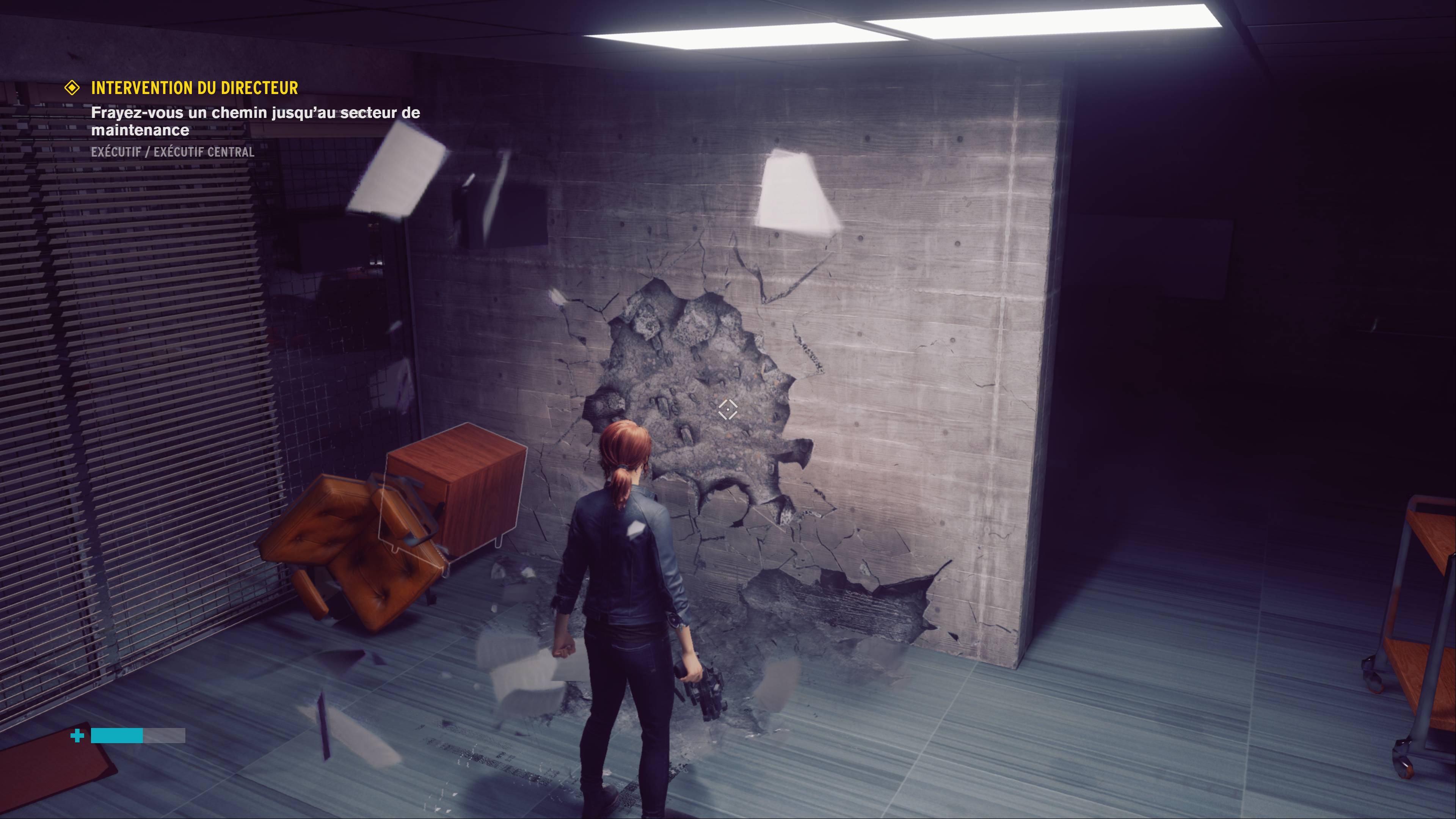Select the Intervention du Directeur mission title
The width and height of the screenshot is (1456, 819).
195,88
